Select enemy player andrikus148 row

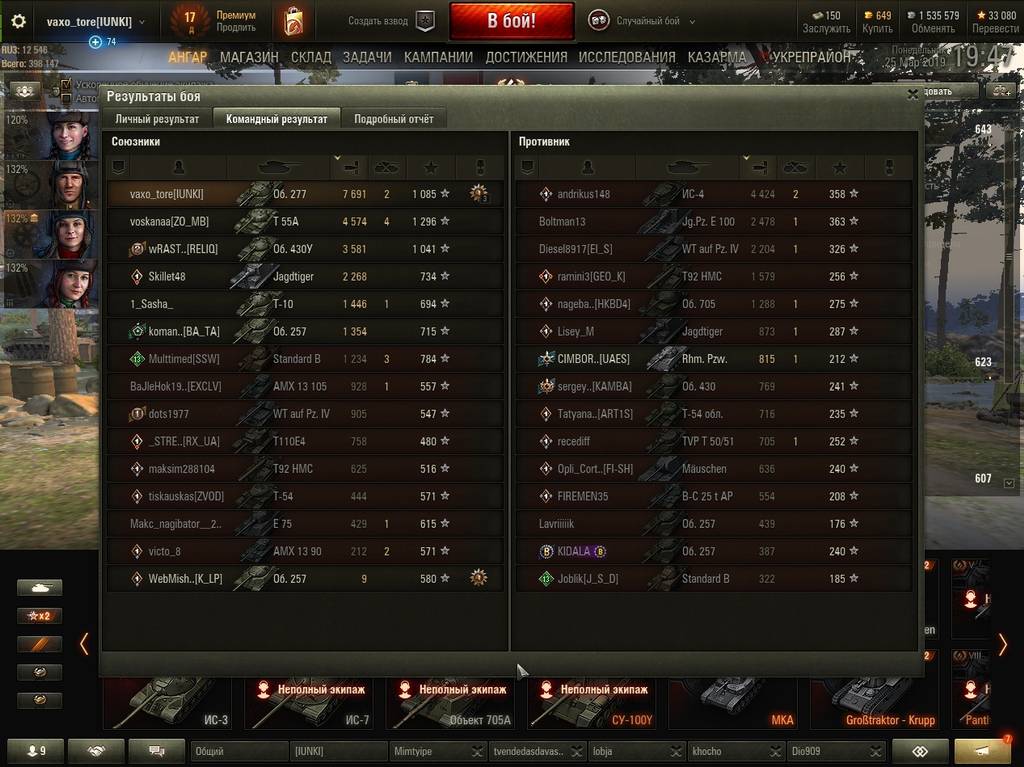pos(714,194)
